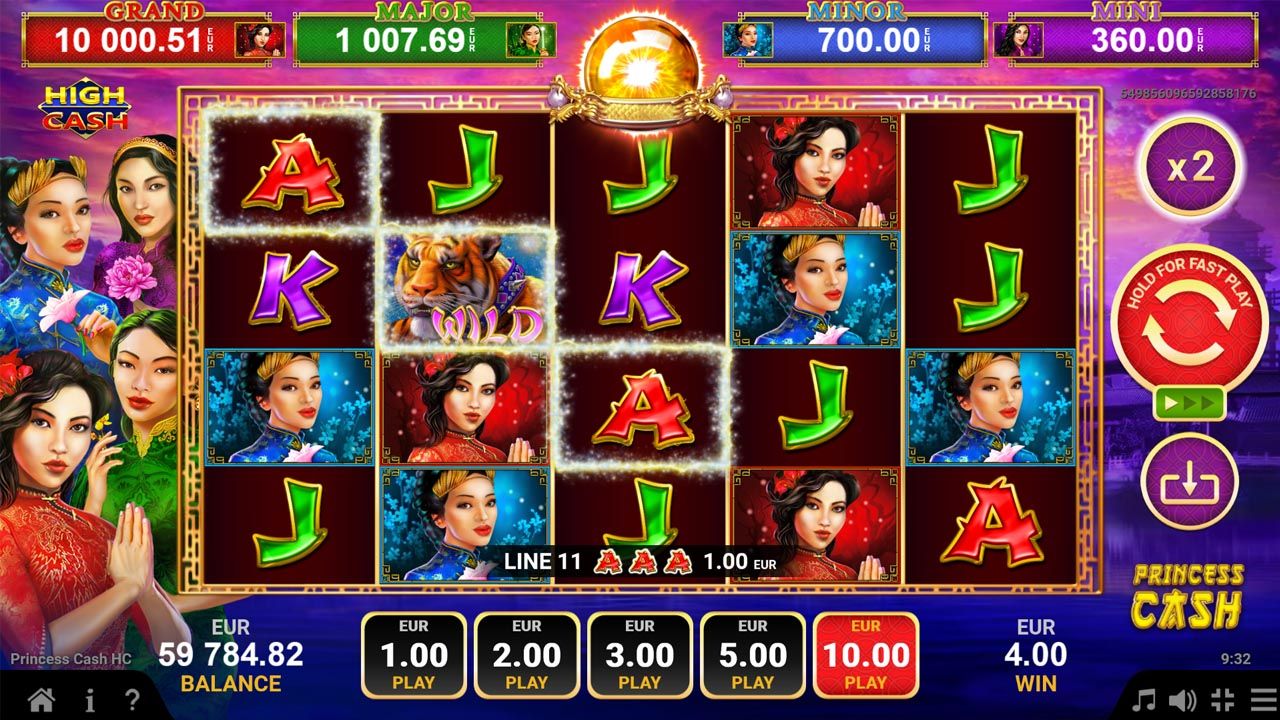
Task: Open the game info icon
Action: point(90,699)
